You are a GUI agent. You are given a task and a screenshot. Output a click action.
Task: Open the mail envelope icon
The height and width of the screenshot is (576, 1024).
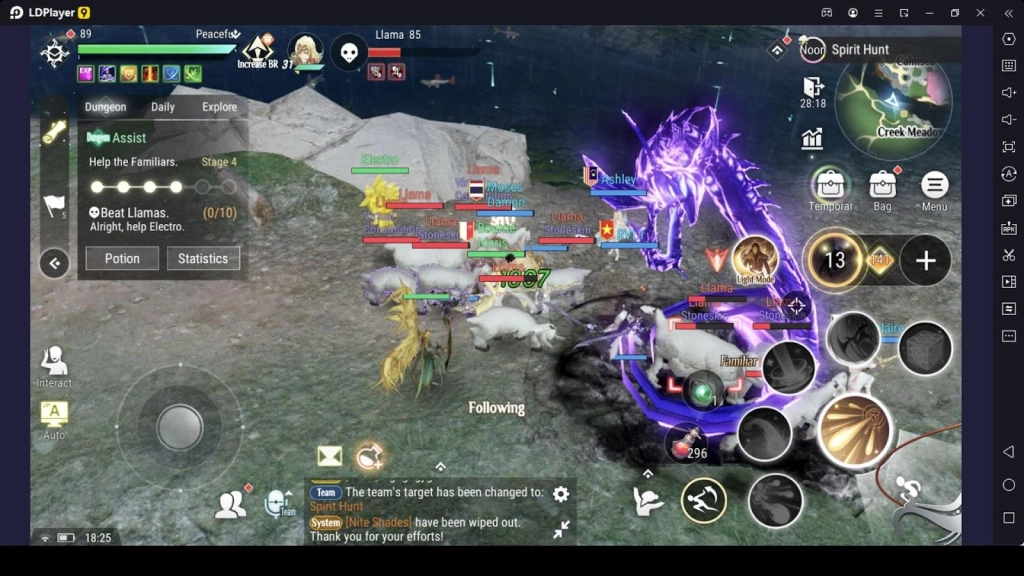coord(330,456)
